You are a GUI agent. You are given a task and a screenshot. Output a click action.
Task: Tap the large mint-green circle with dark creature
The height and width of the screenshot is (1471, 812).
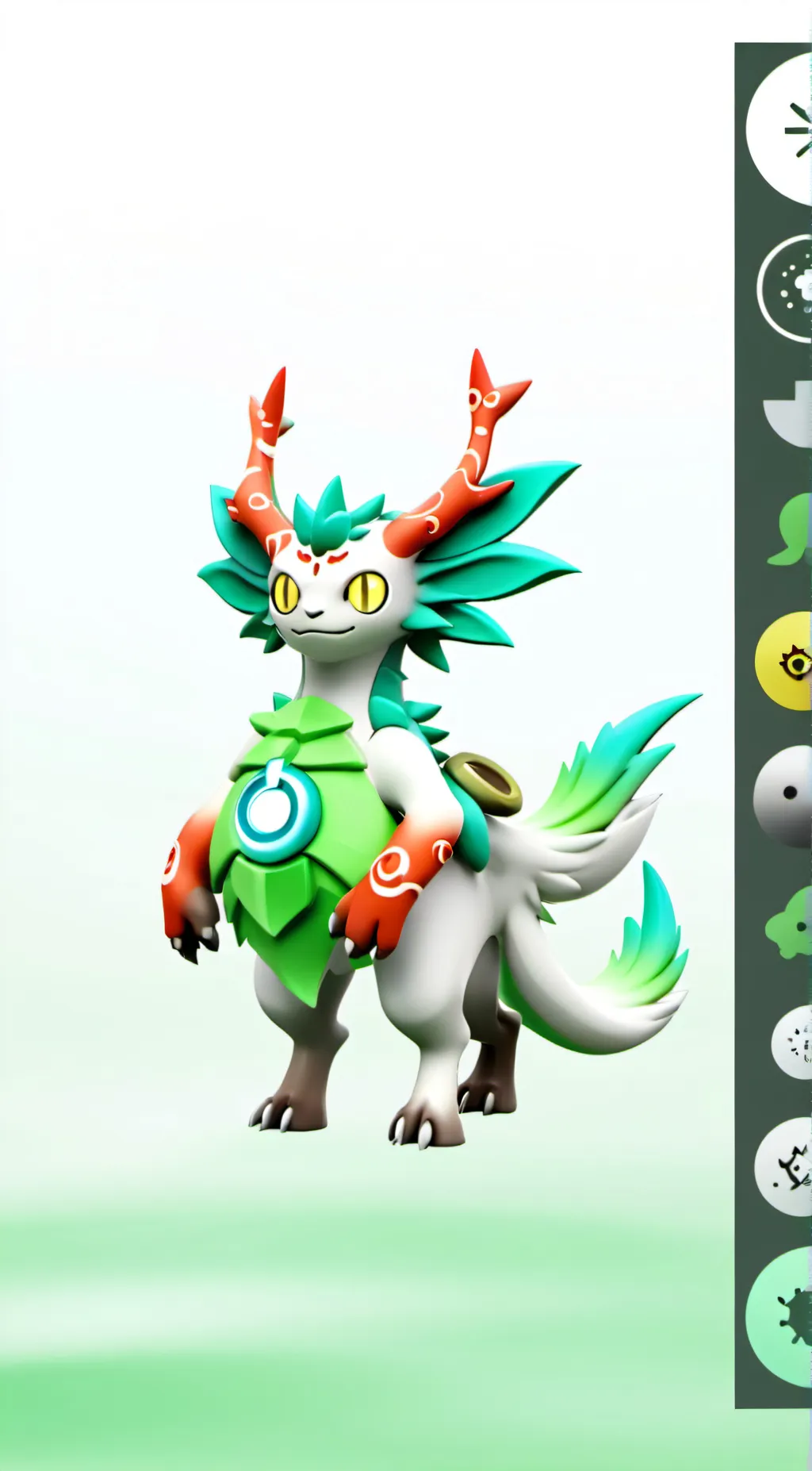click(x=782, y=1316)
